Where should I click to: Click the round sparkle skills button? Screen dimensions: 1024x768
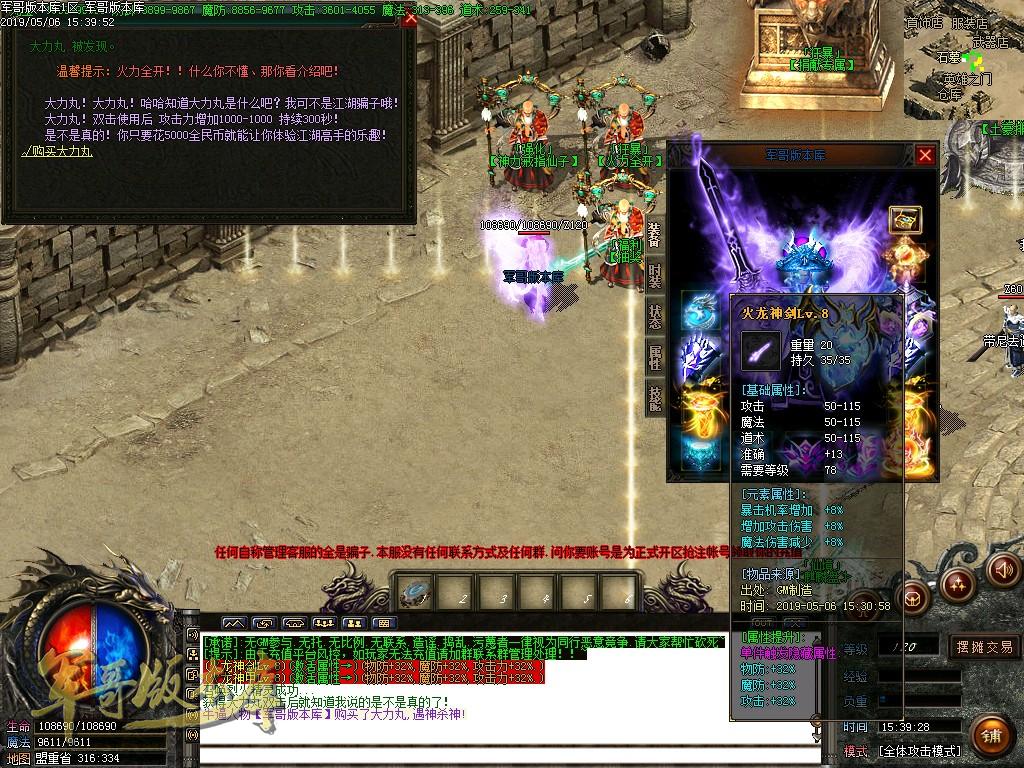[957, 585]
